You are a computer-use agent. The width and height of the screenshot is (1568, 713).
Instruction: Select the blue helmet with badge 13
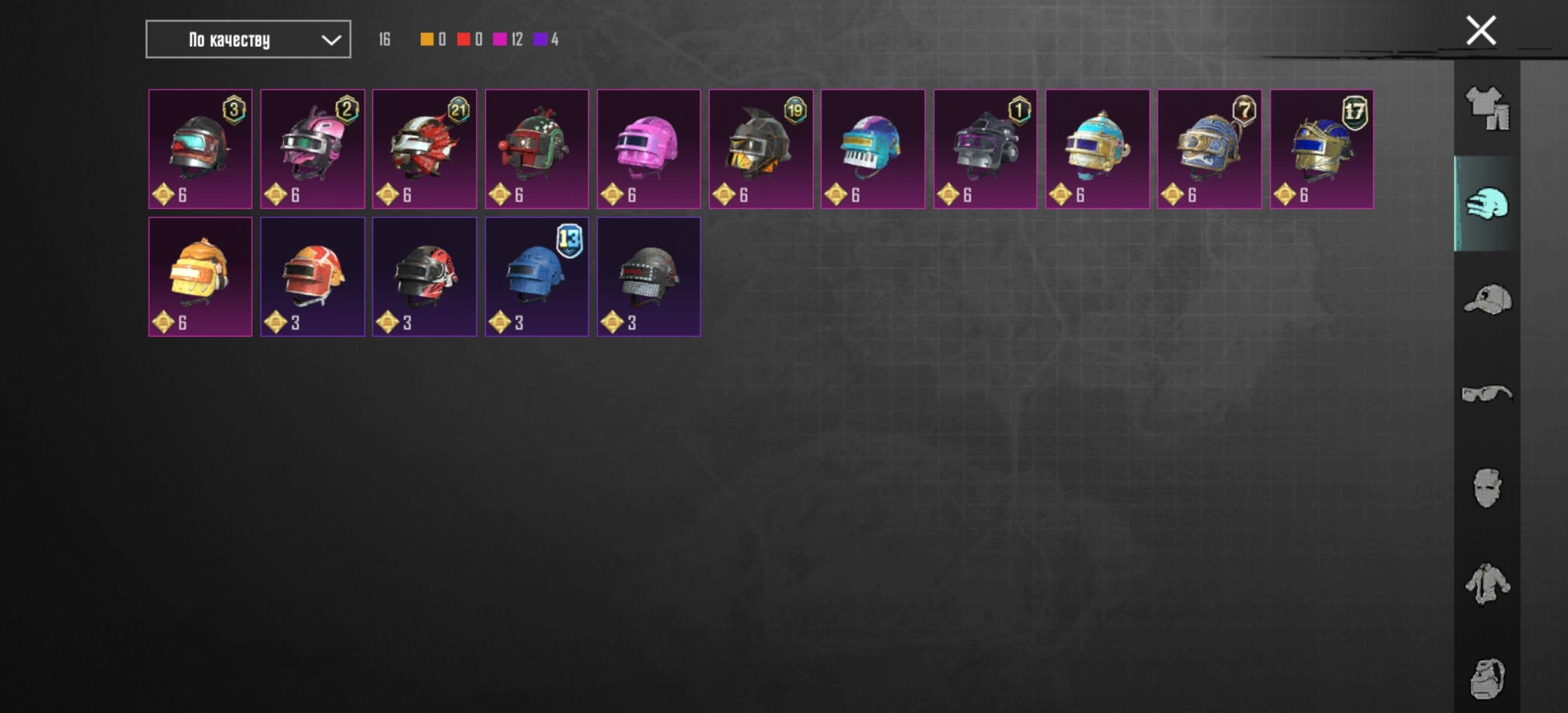point(537,277)
